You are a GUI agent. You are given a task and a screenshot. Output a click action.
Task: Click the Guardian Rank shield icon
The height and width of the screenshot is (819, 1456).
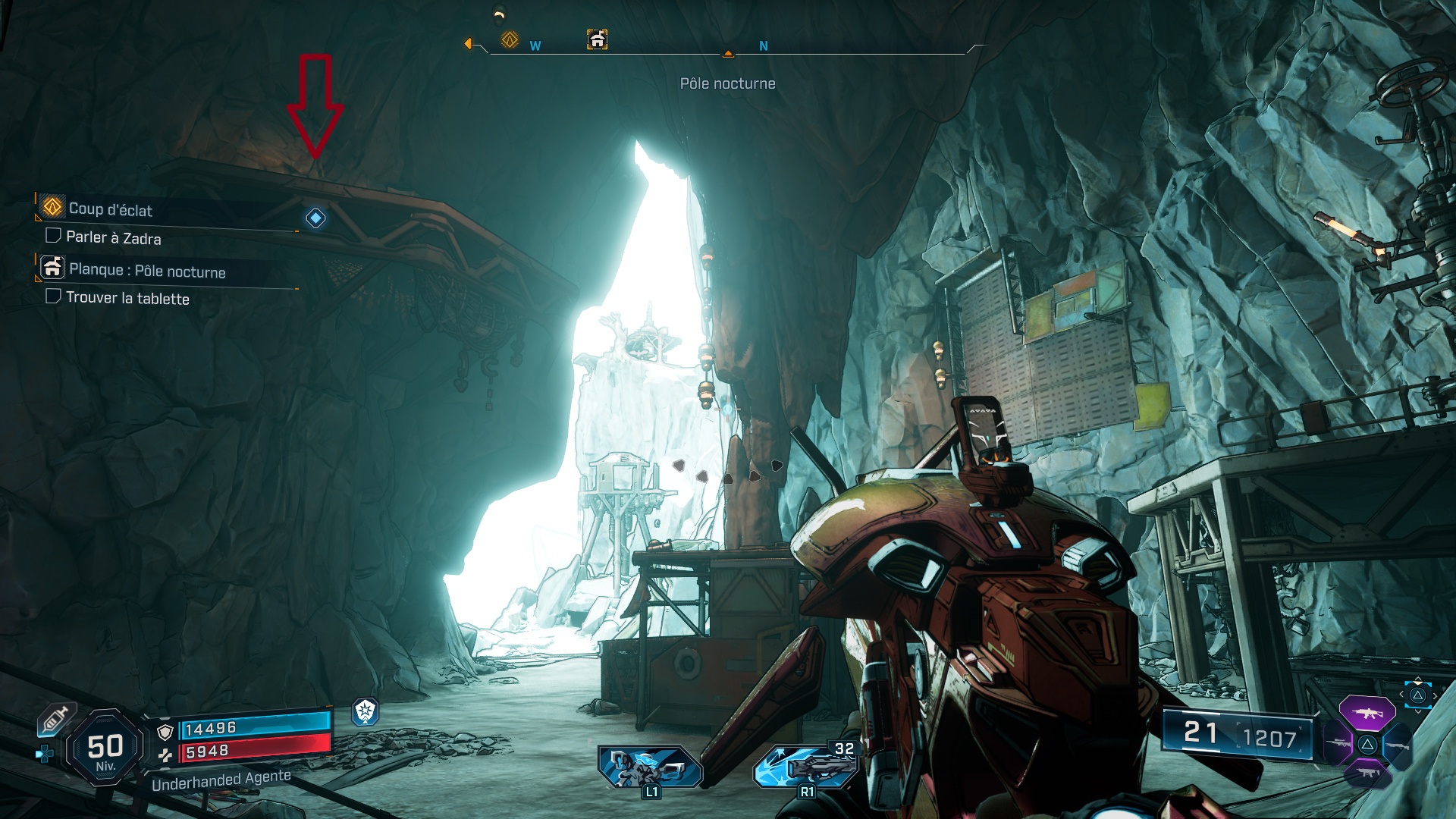click(366, 713)
